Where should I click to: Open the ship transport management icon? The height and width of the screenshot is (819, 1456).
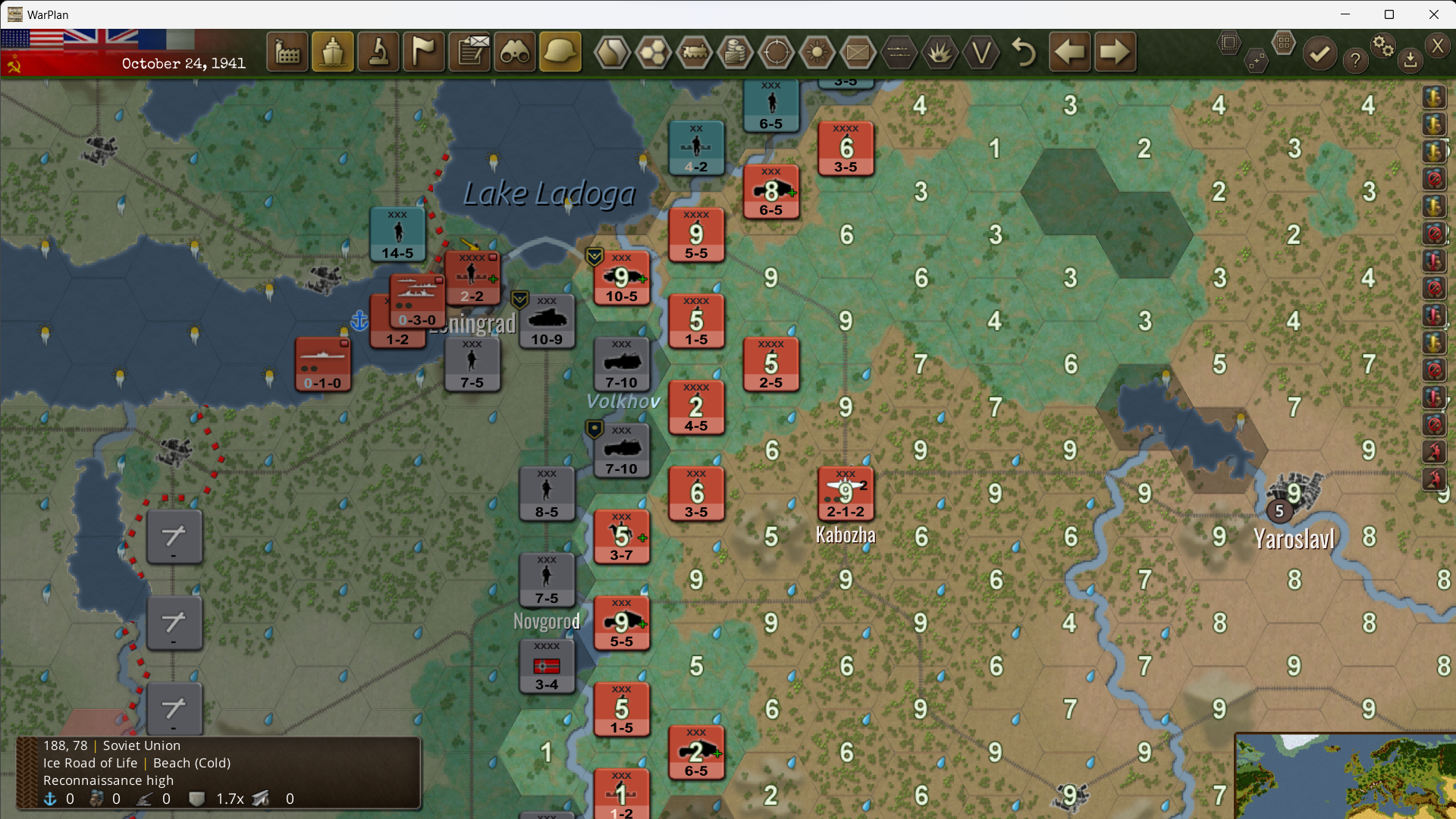tap(332, 52)
